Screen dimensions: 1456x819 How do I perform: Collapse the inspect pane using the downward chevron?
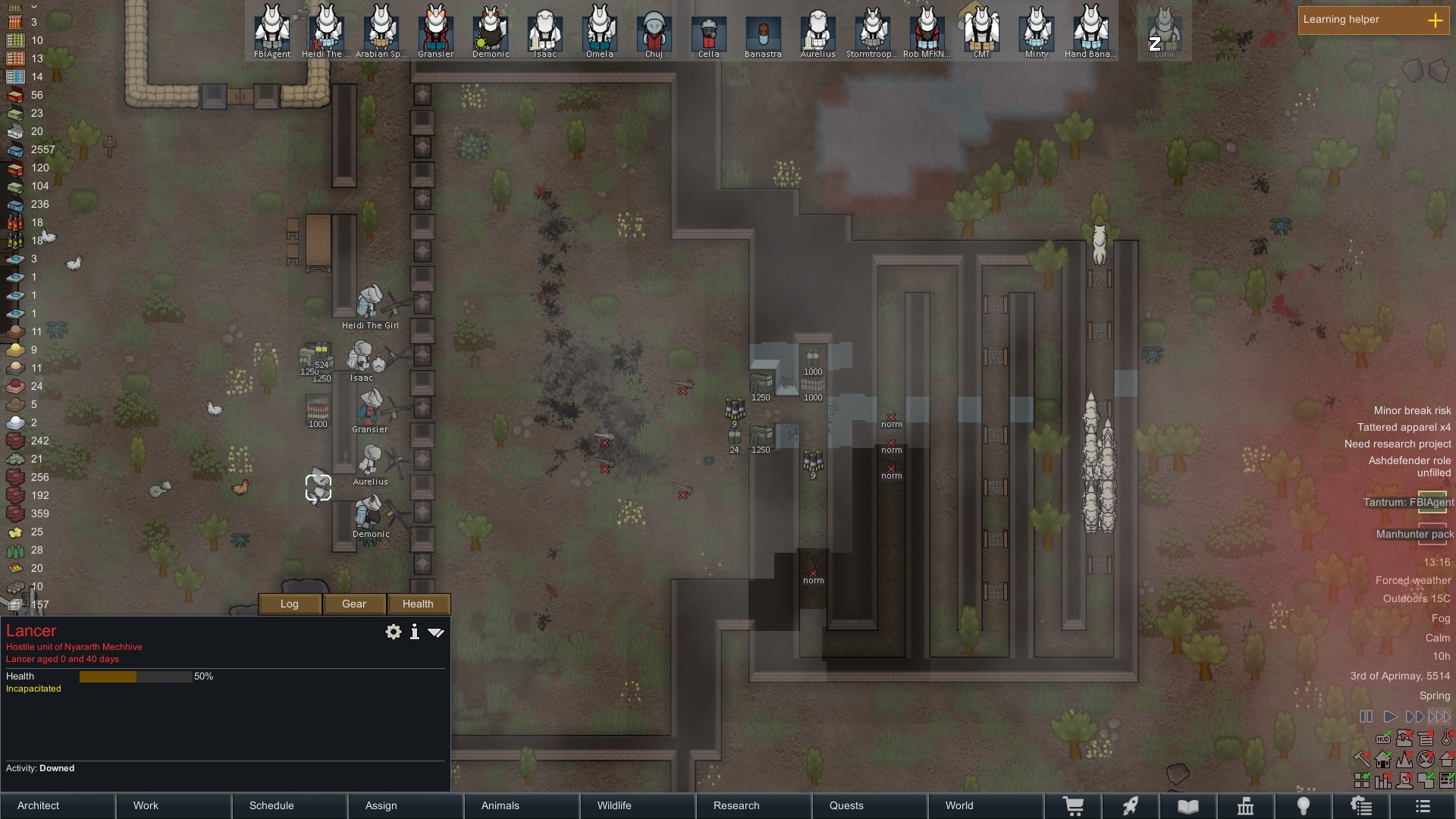click(437, 632)
